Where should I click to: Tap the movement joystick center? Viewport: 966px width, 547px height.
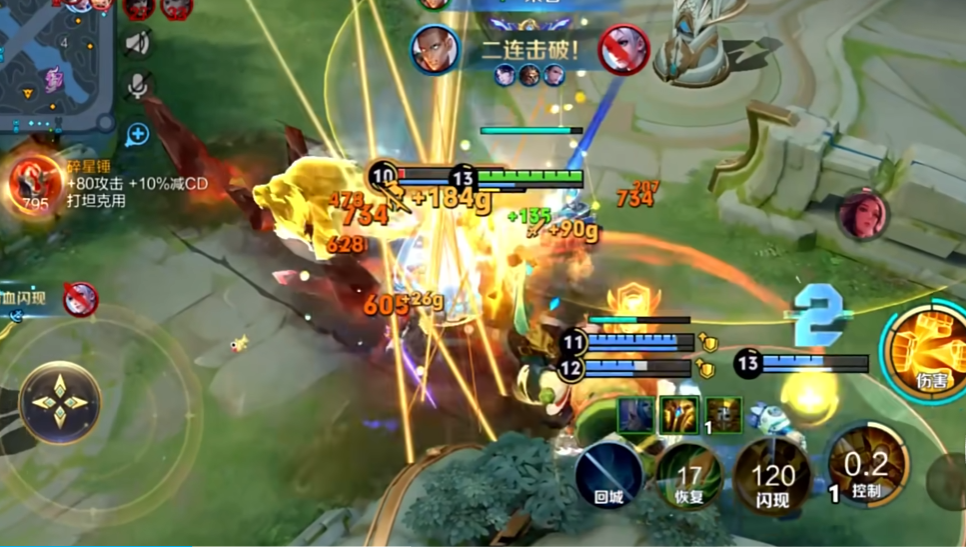(60, 402)
